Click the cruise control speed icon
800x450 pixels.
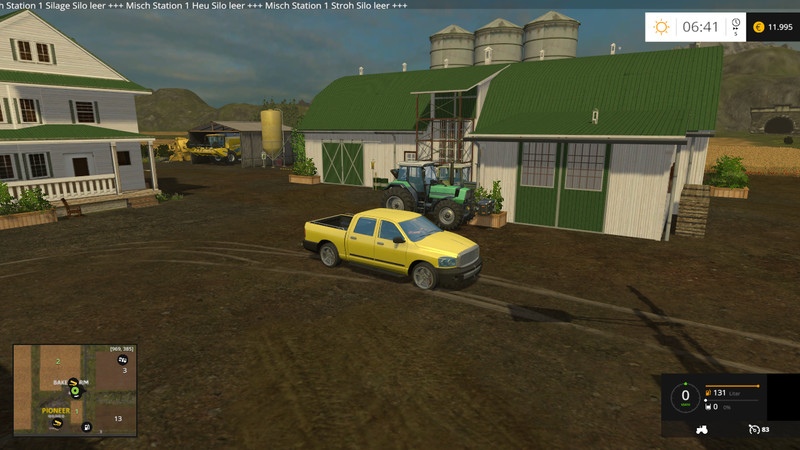752,430
